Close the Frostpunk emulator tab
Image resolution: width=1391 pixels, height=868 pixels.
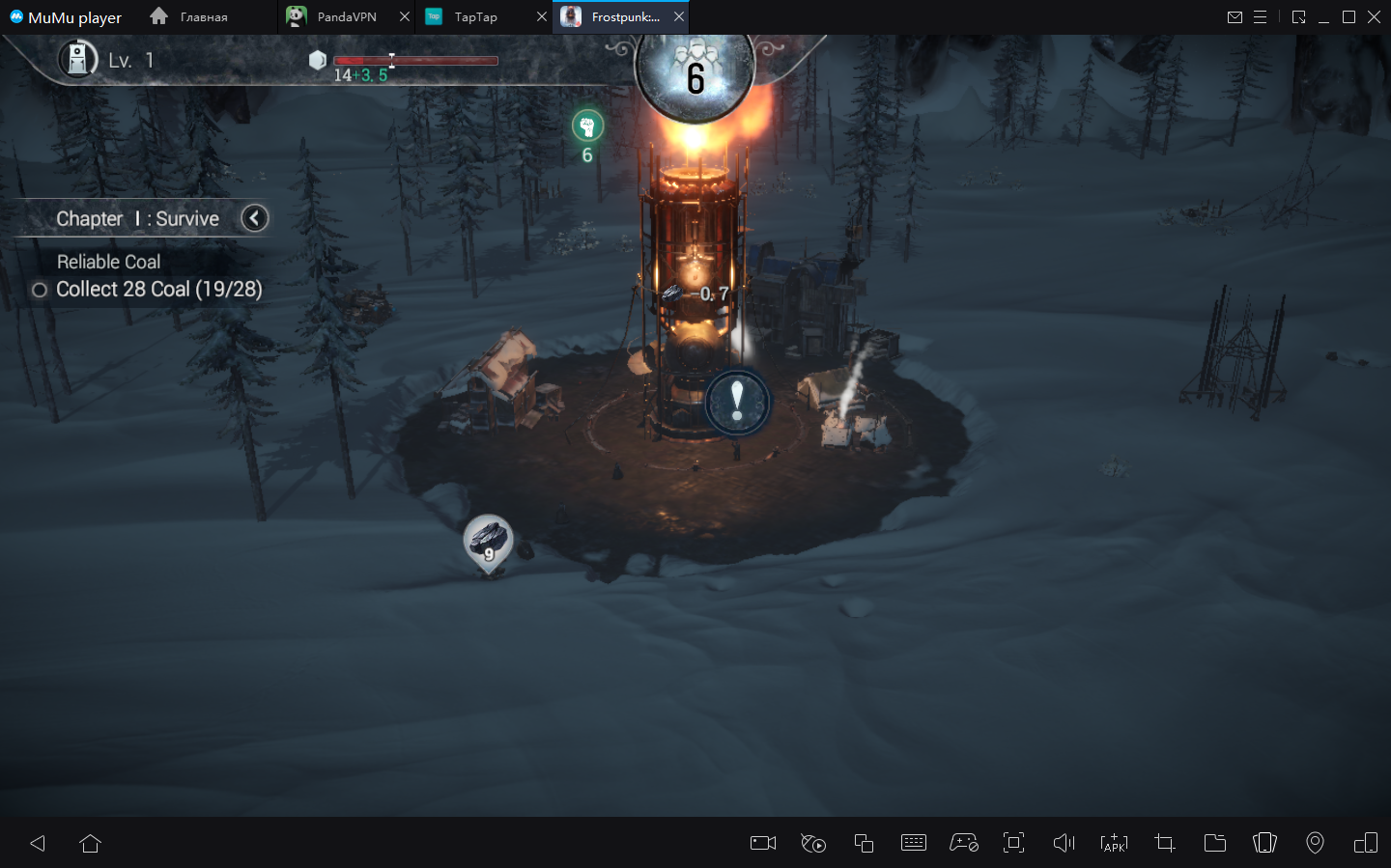(679, 17)
